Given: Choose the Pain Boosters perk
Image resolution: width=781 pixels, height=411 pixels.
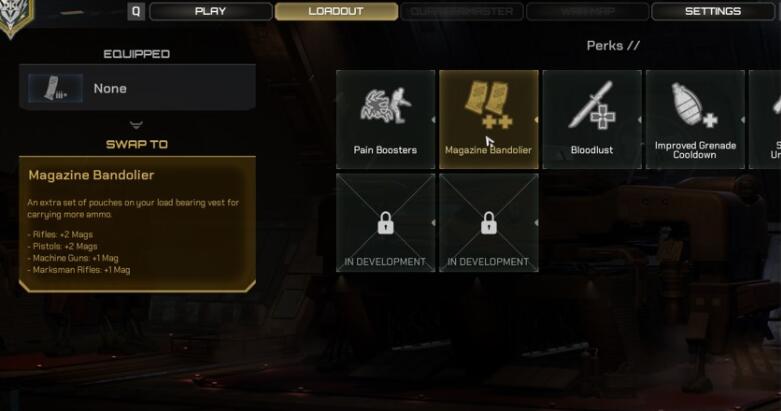Looking at the screenshot, I should point(385,118).
